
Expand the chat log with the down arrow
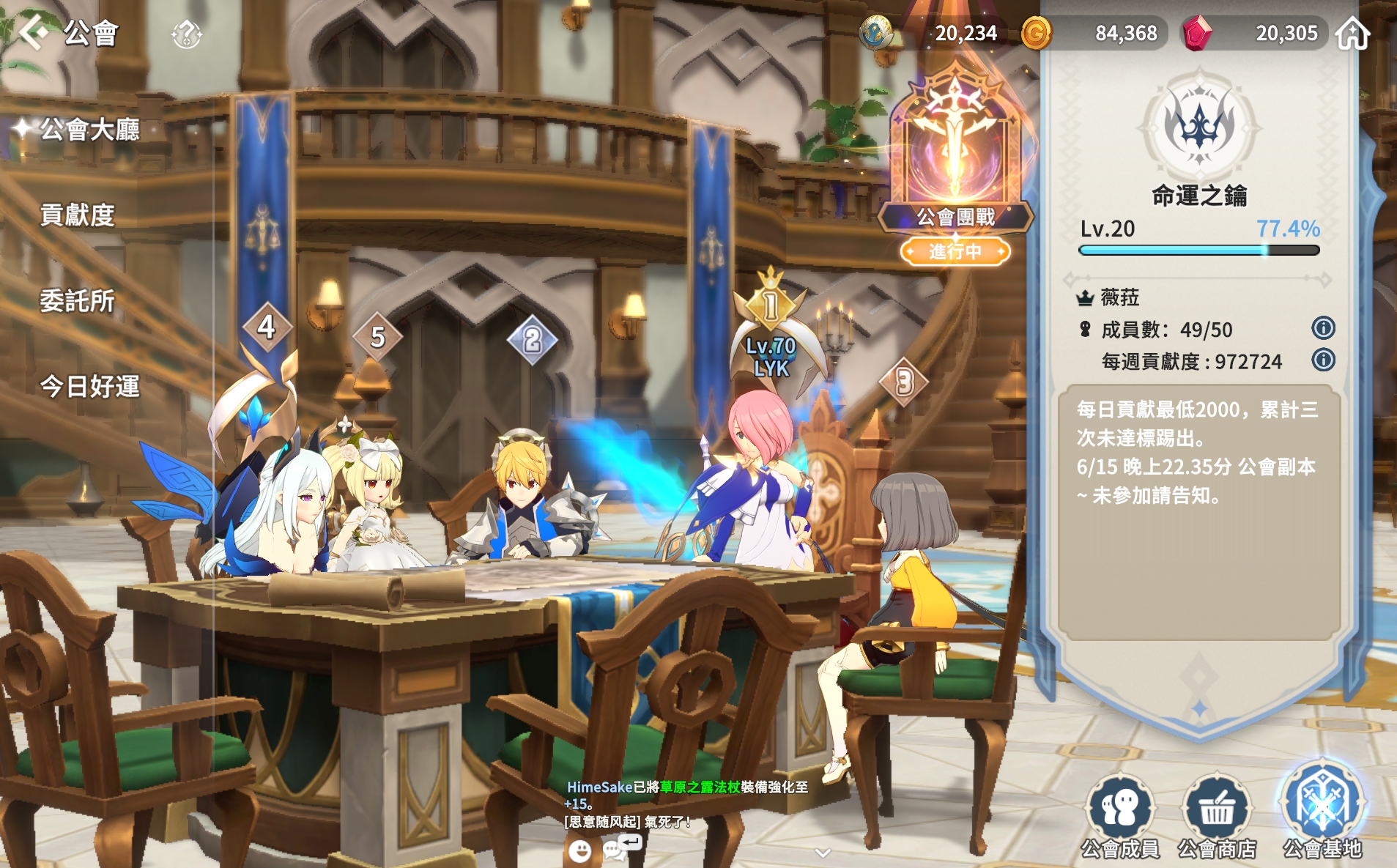[x=823, y=853]
